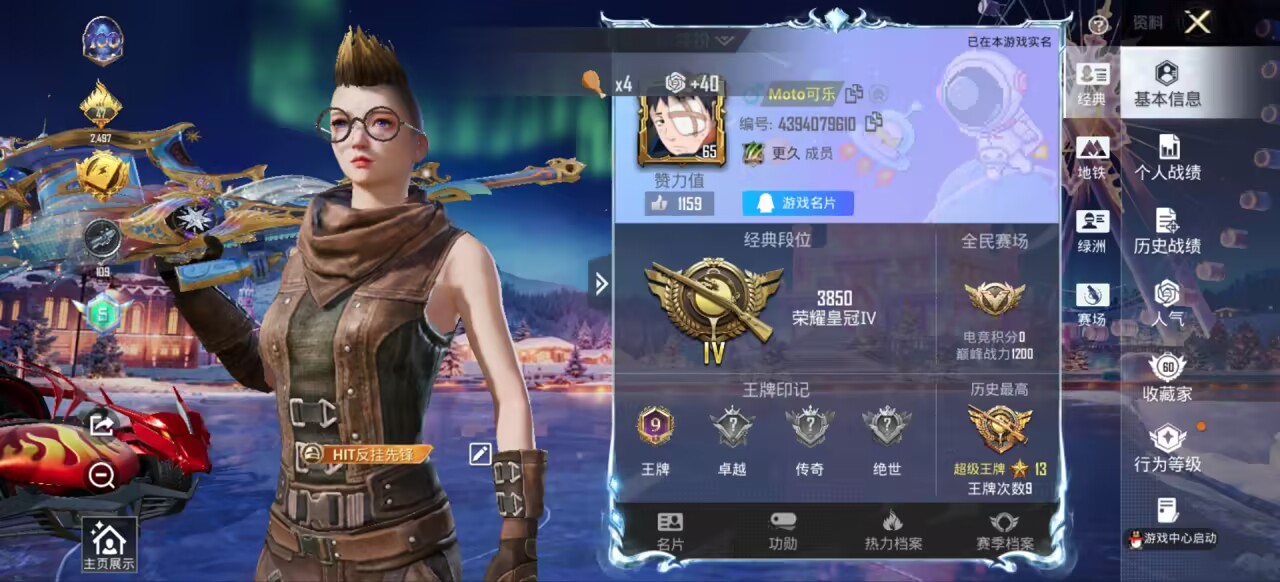Click the share arrow icon
The width and height of the screenshot is (1280, 582).
101,425
